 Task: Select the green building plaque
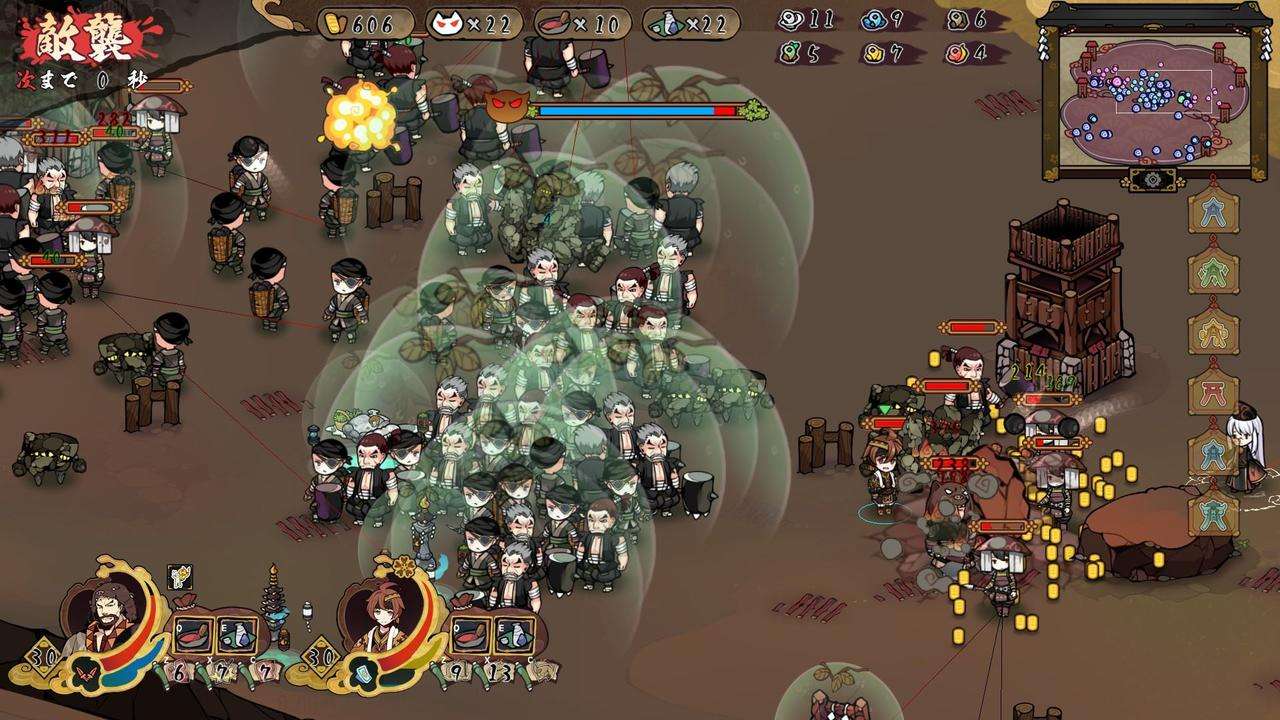[x=1213, y=271]
